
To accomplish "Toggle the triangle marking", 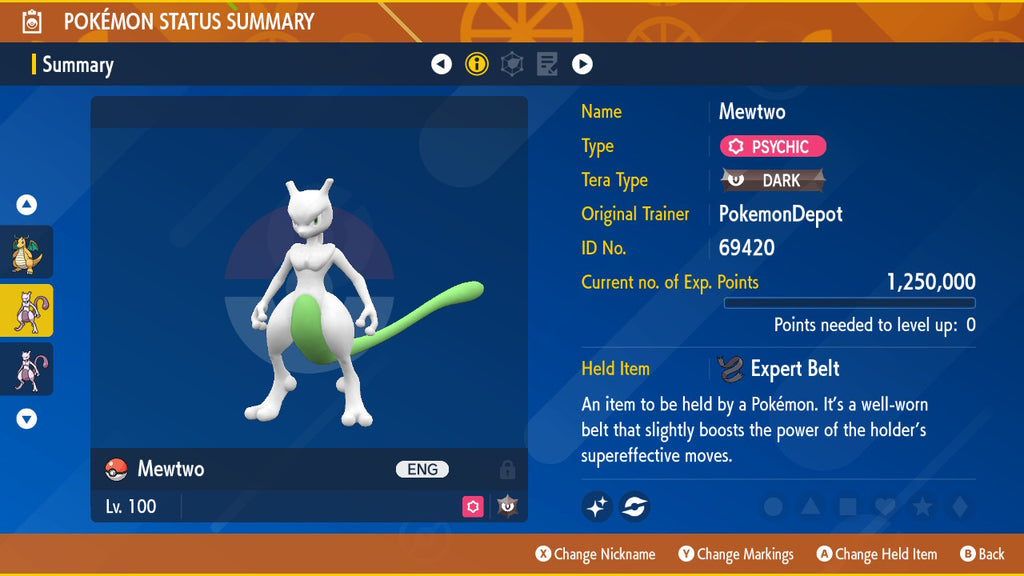I will (x=810, y=507).
